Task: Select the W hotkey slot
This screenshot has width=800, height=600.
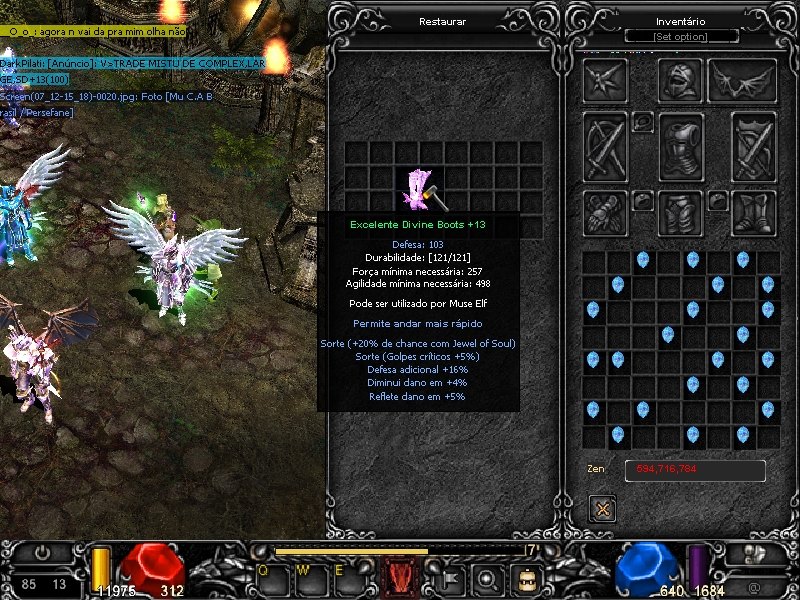Action: 302,573
